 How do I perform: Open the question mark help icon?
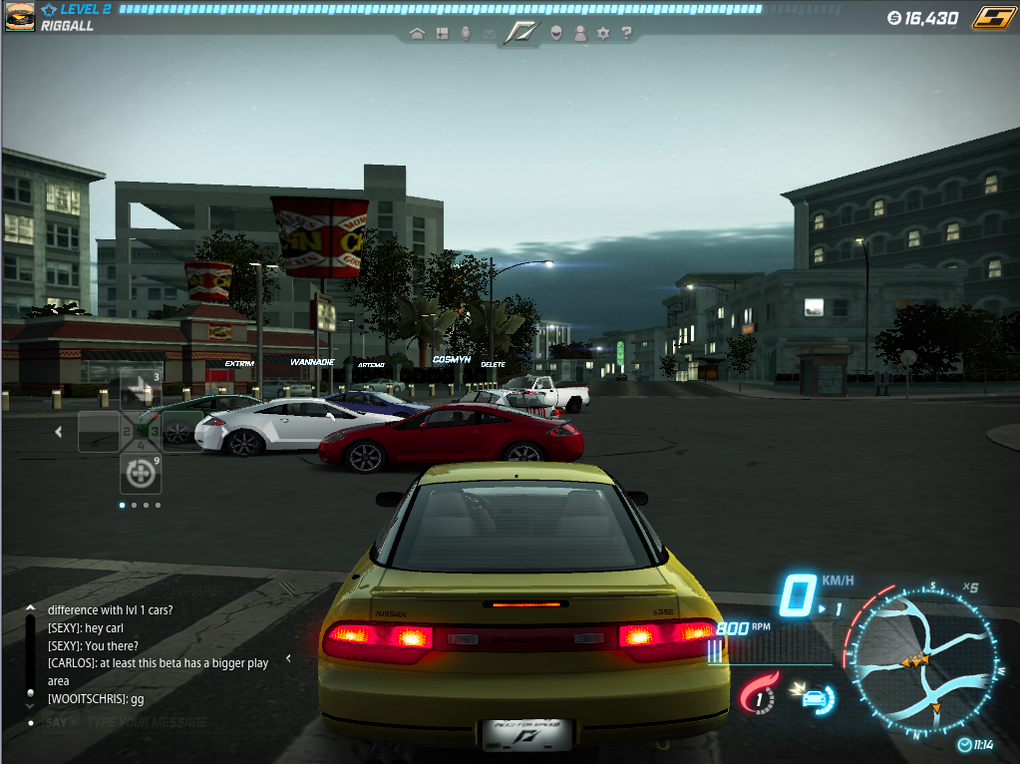627,33
